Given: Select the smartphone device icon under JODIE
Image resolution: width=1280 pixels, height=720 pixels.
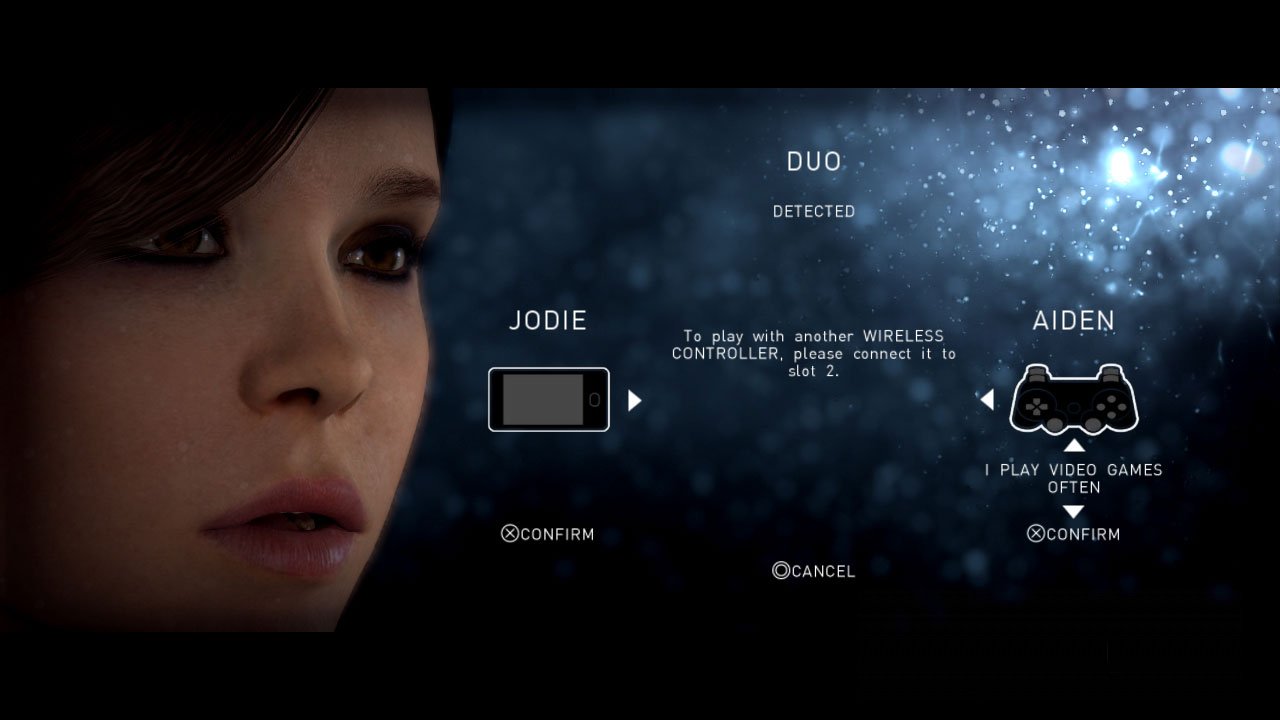Looking at the screenshot, I should tap(548, 400).
